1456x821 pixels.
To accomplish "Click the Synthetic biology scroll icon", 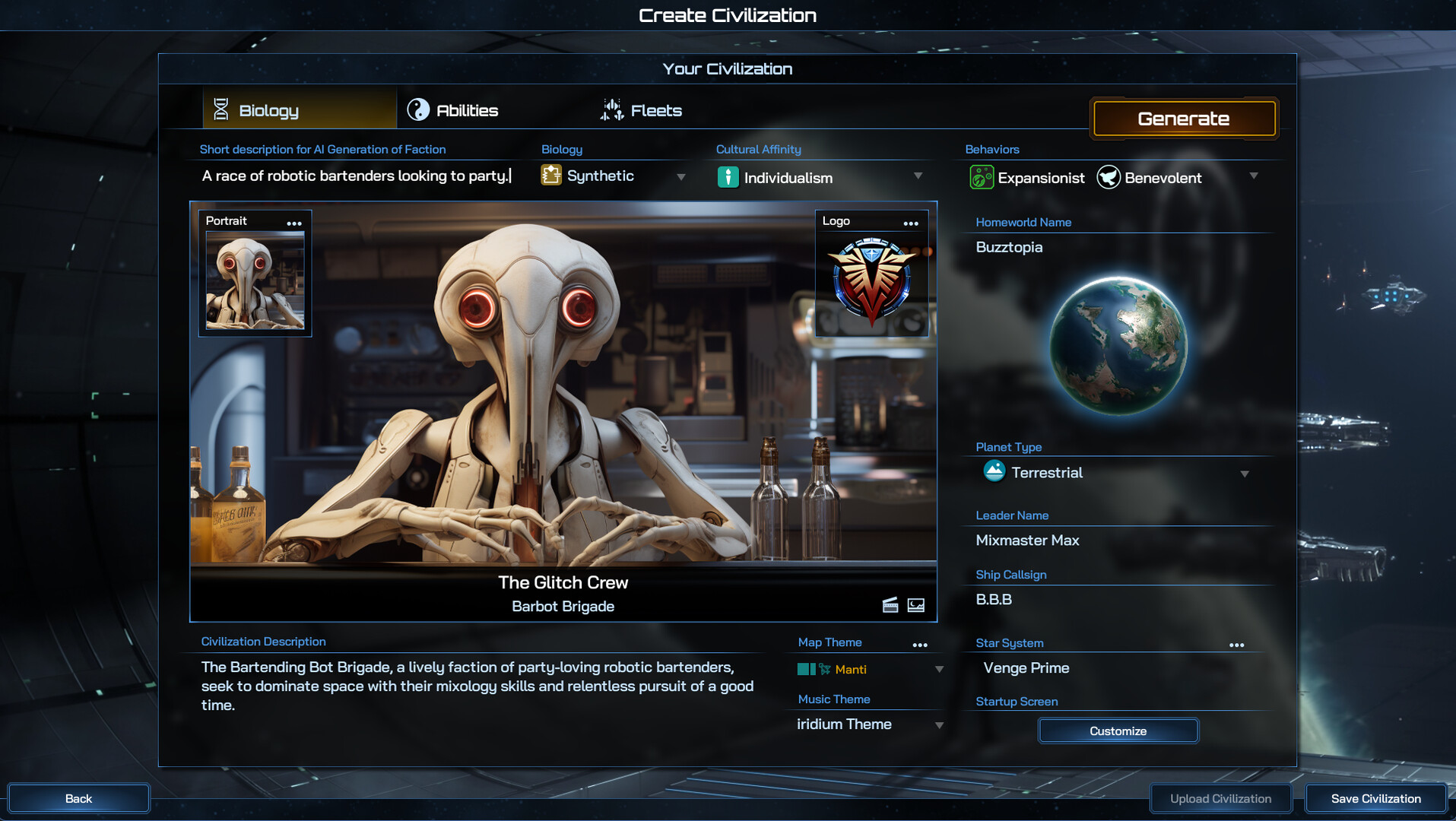I will click(x=551, y=176).
